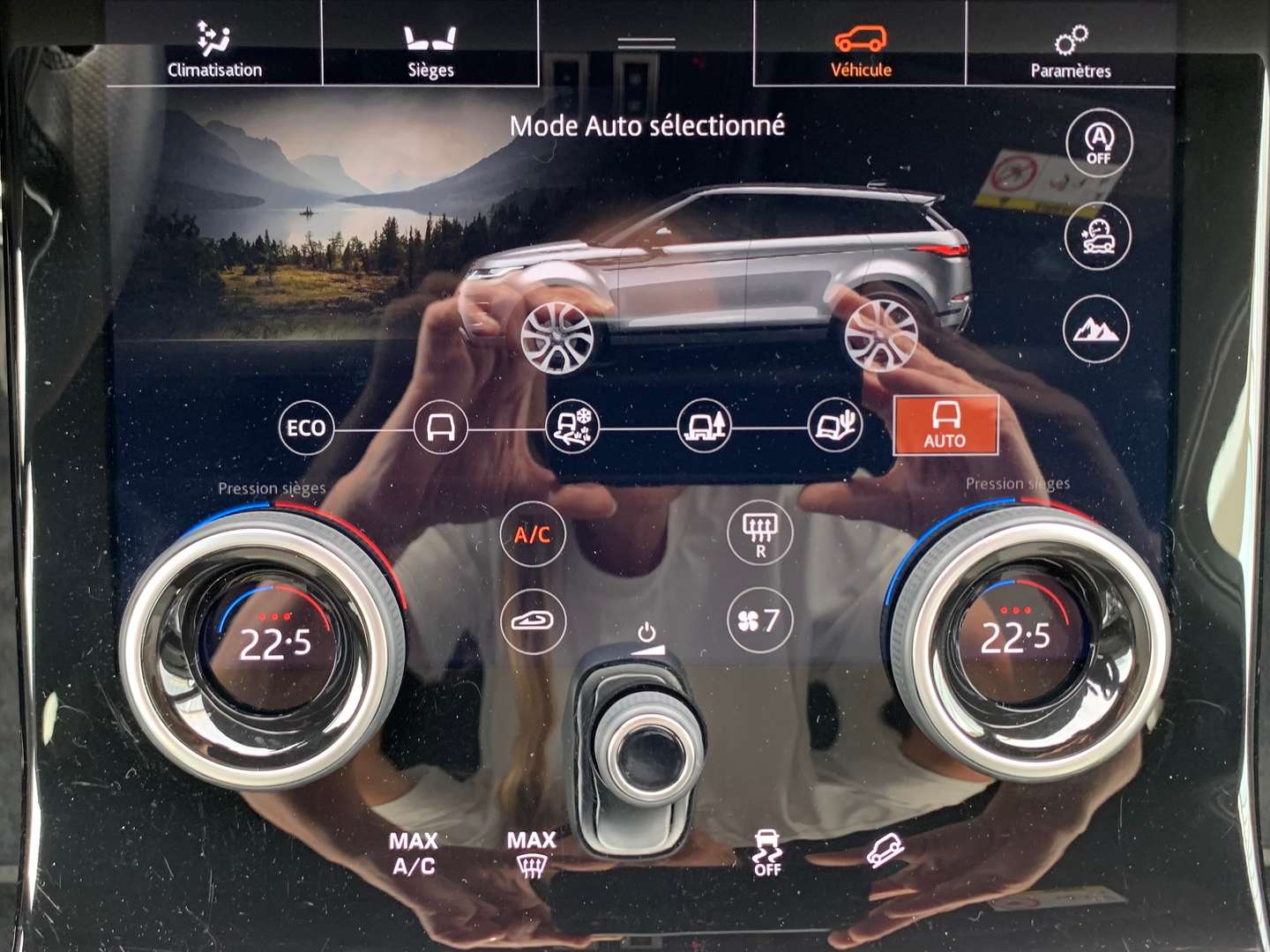Switch to the Sièges tab
The width and height of the screenshot is (1270, 952).
[x=430, y=51]
